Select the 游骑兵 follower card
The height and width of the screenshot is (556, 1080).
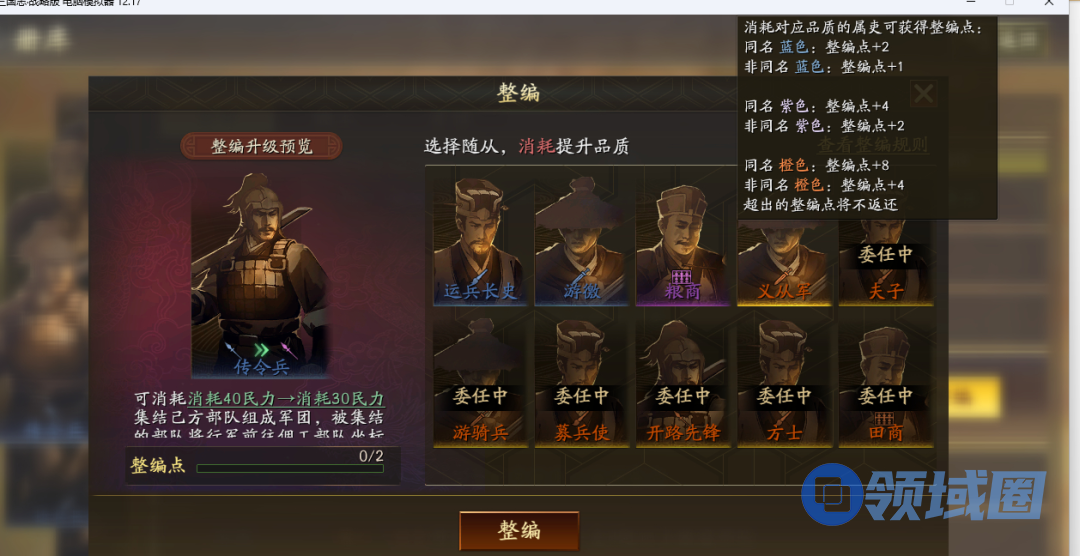[x=480, y=385]
